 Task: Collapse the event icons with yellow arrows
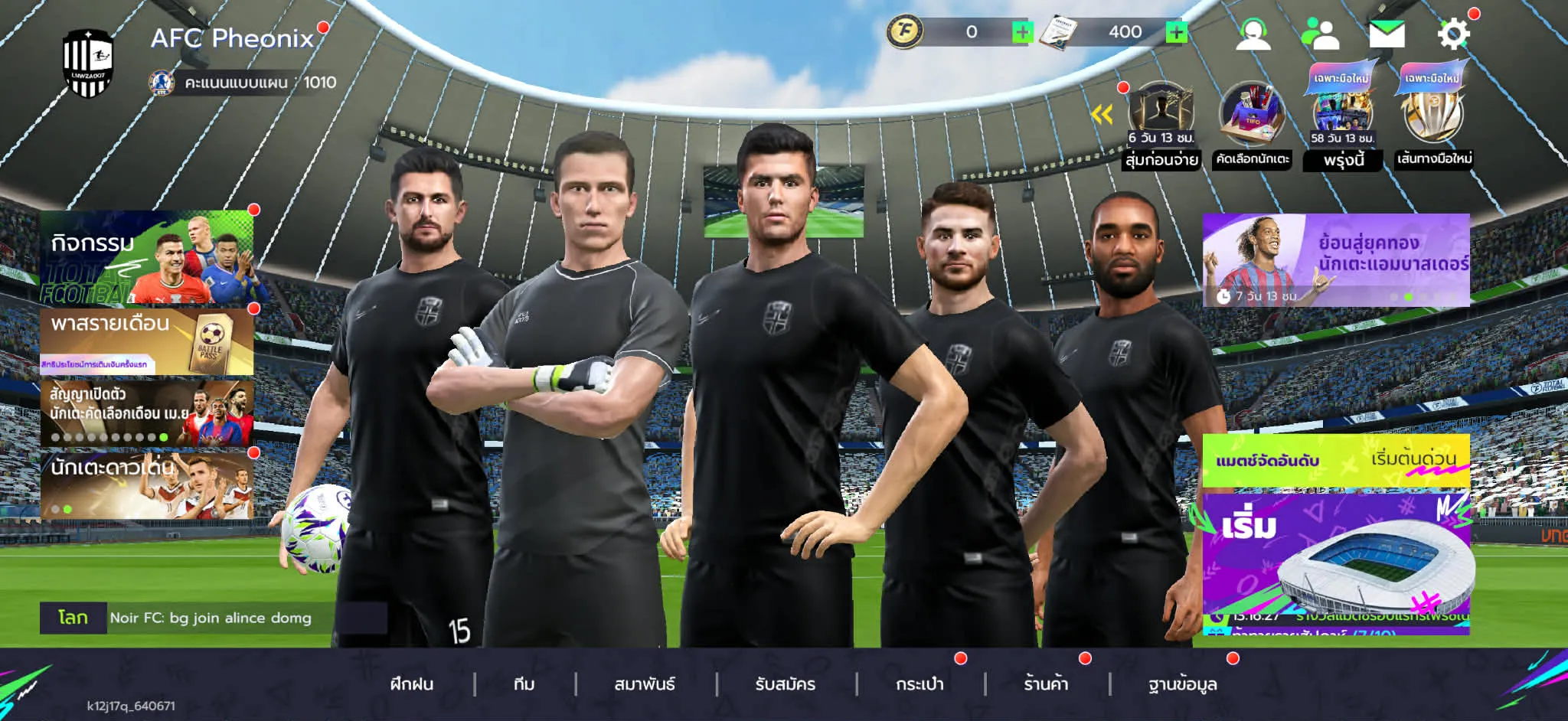coord(1102,116)
